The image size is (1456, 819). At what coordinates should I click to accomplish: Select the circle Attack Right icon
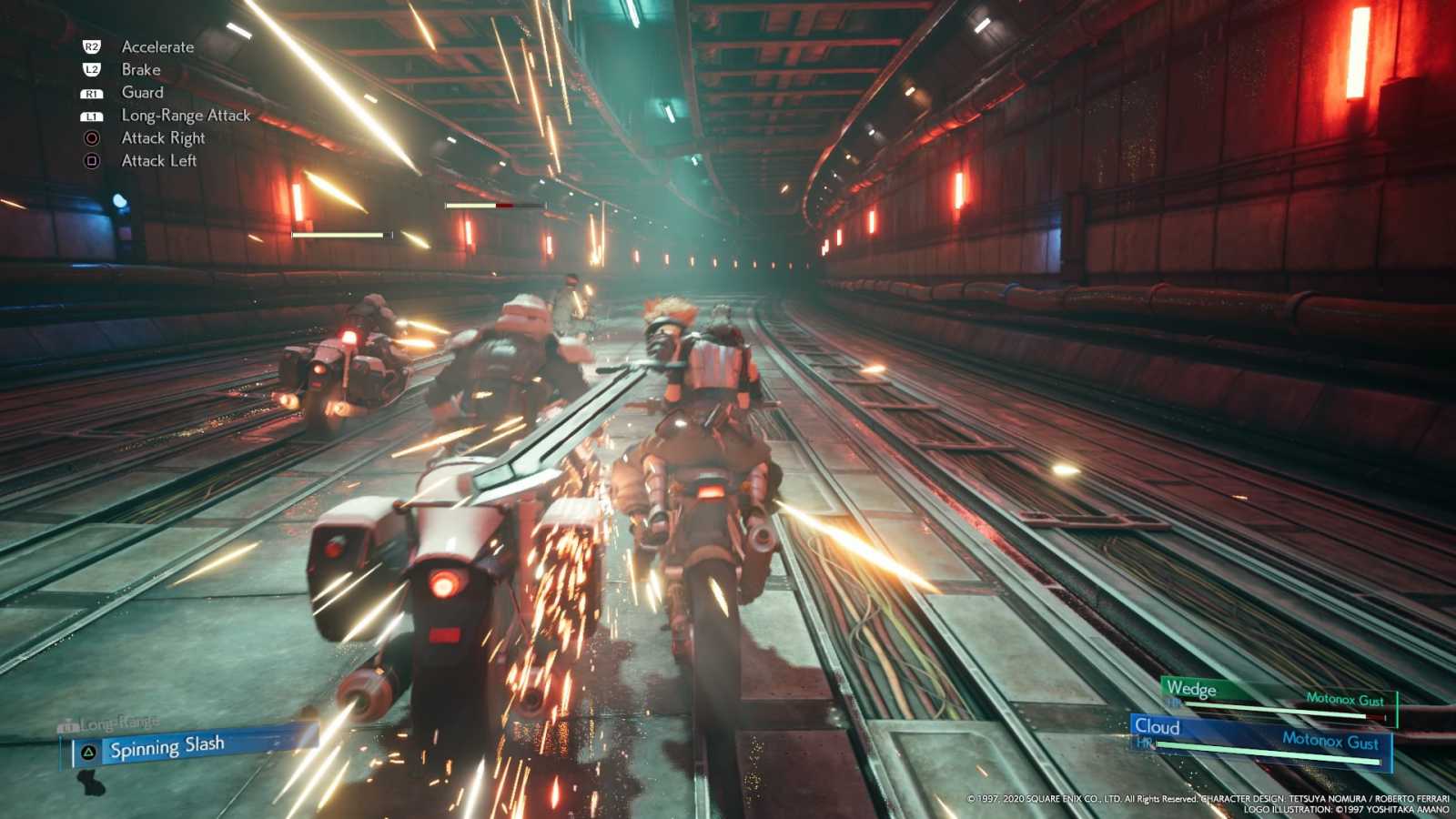(x=91, y=137)
